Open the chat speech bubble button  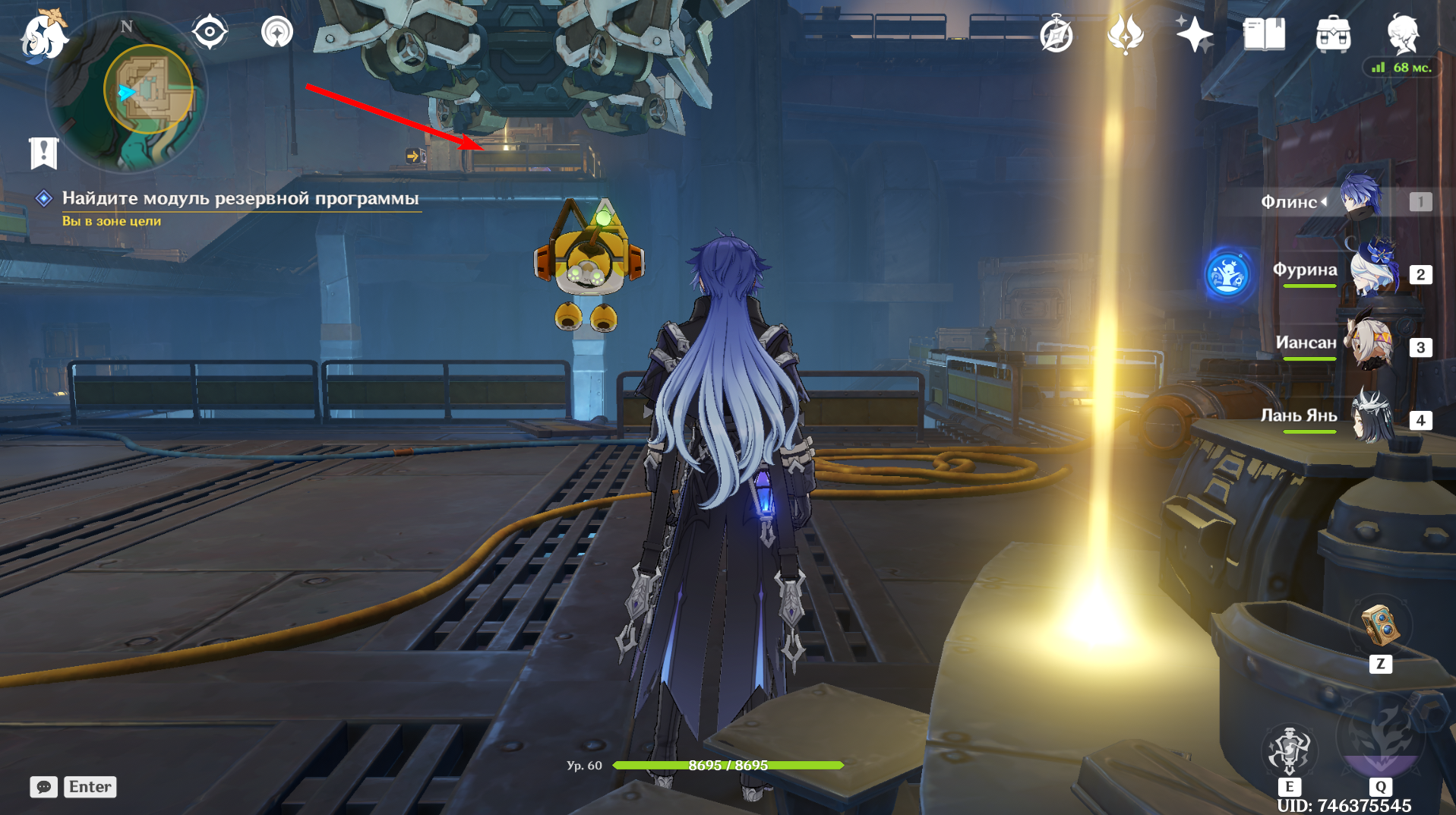[43, 787]
